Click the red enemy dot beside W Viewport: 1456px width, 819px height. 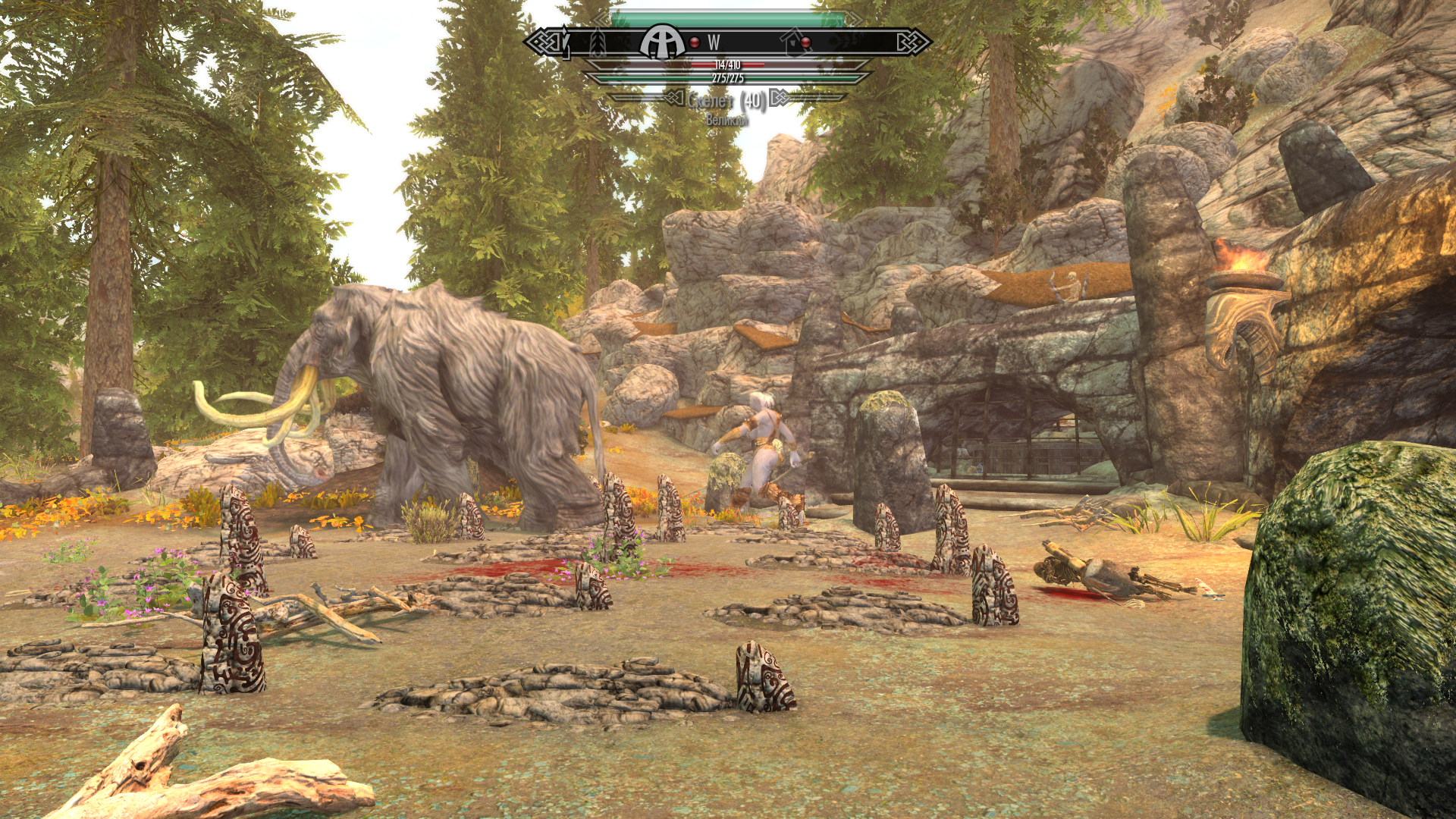(695, 42)
